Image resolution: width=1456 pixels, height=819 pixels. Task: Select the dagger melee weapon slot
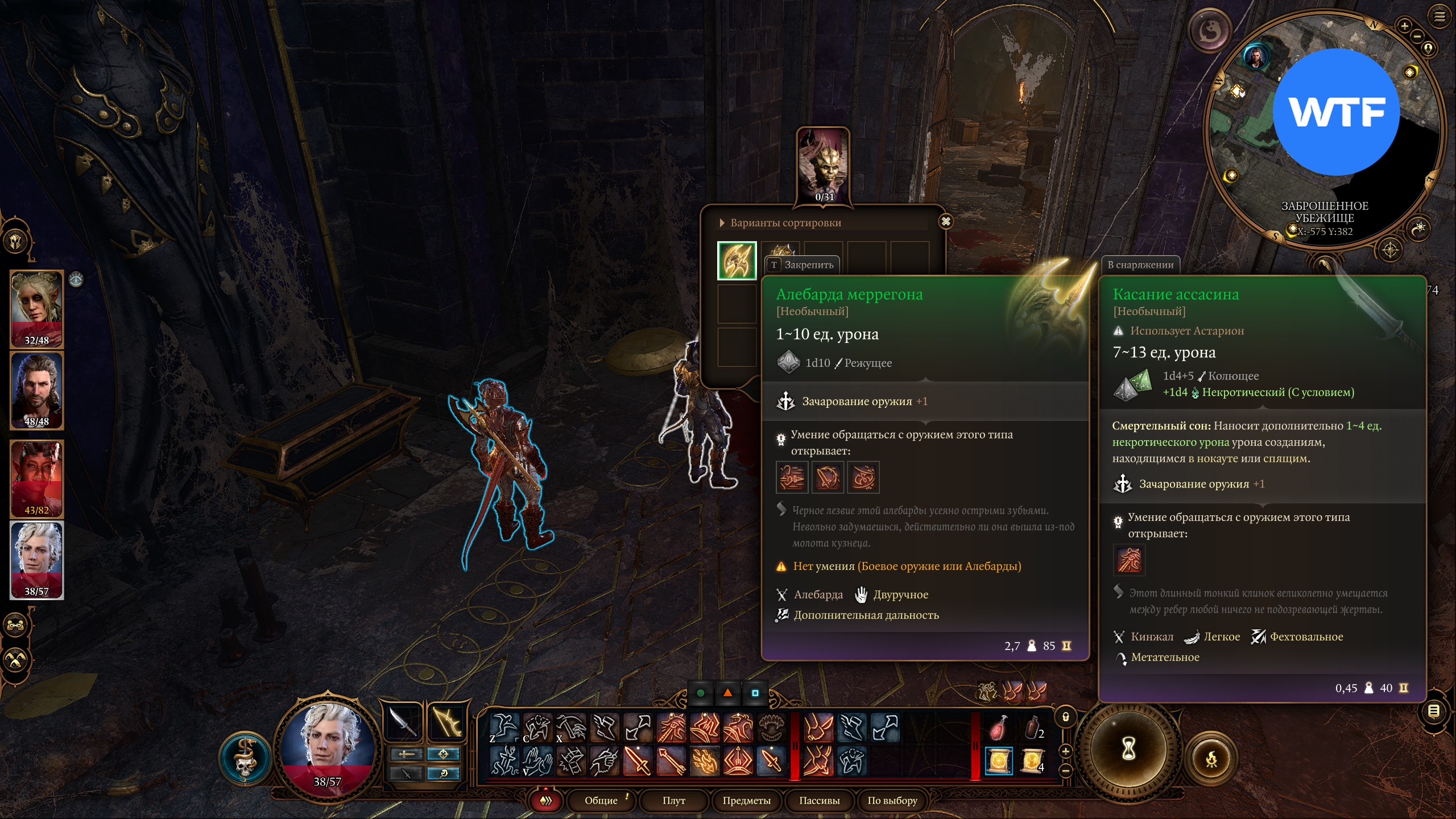point(403,723)
